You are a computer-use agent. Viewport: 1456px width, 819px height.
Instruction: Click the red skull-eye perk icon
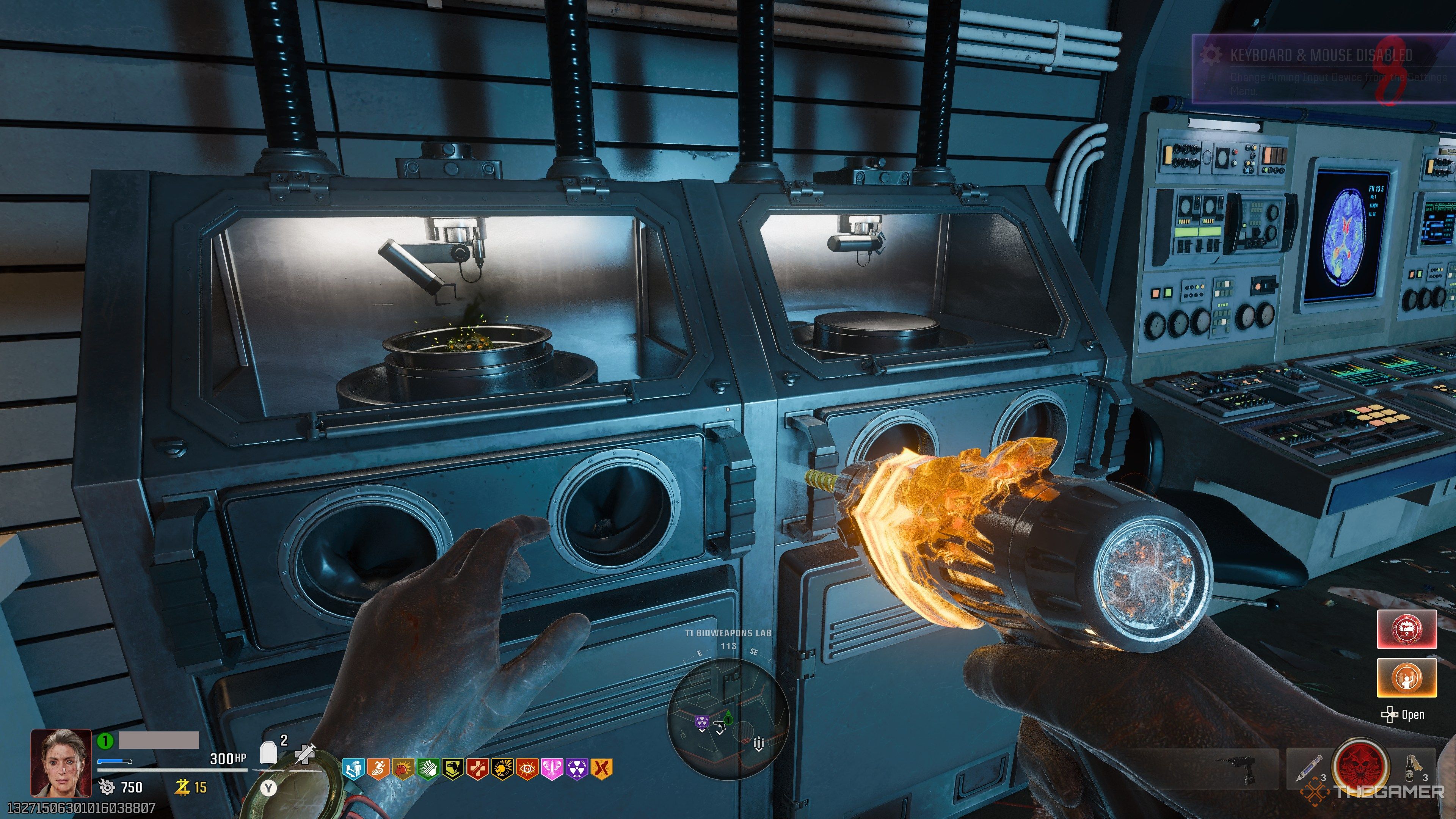click(527, 769)
